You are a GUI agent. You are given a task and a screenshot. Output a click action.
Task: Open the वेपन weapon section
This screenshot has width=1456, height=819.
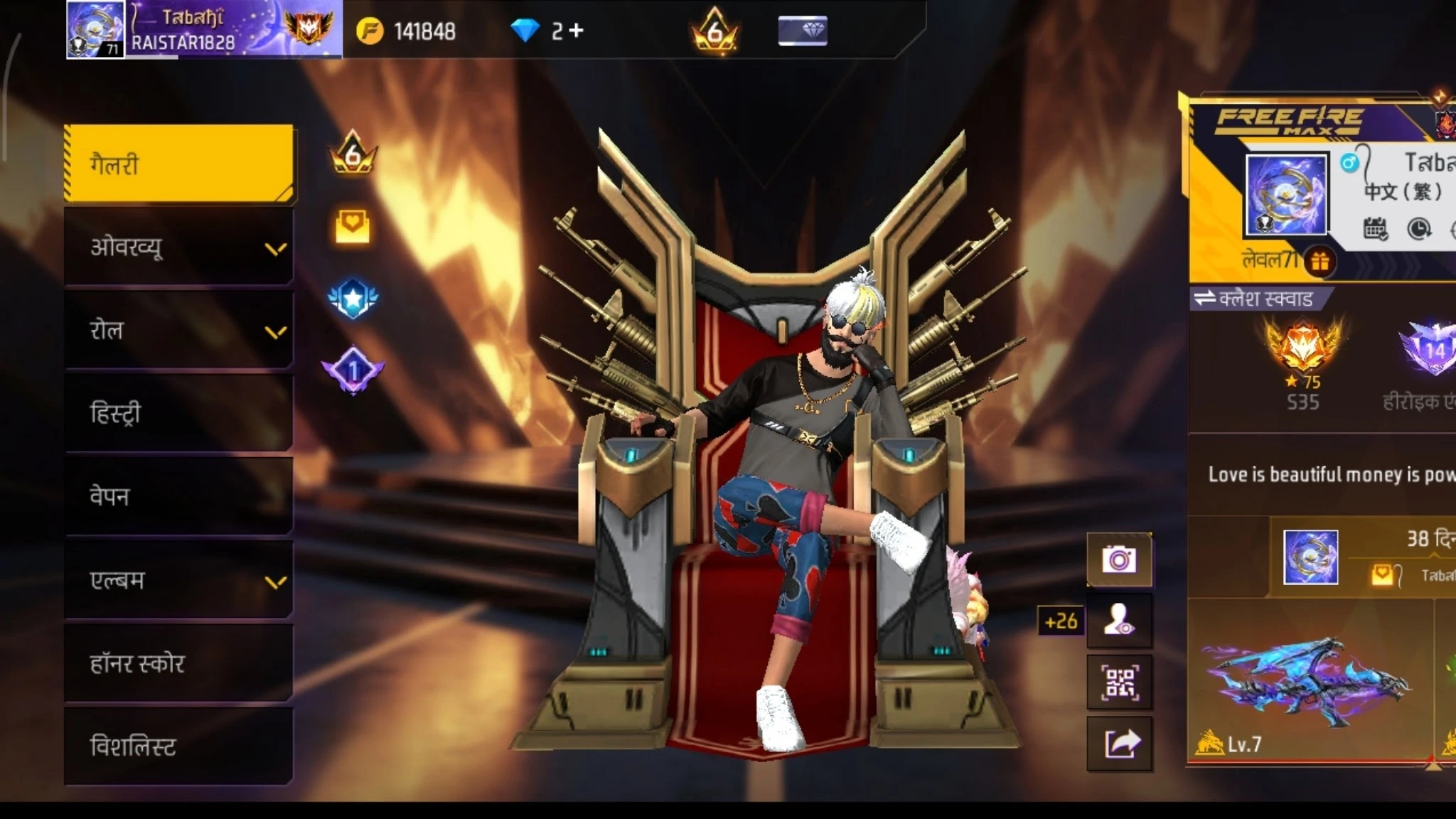(178, 496)
